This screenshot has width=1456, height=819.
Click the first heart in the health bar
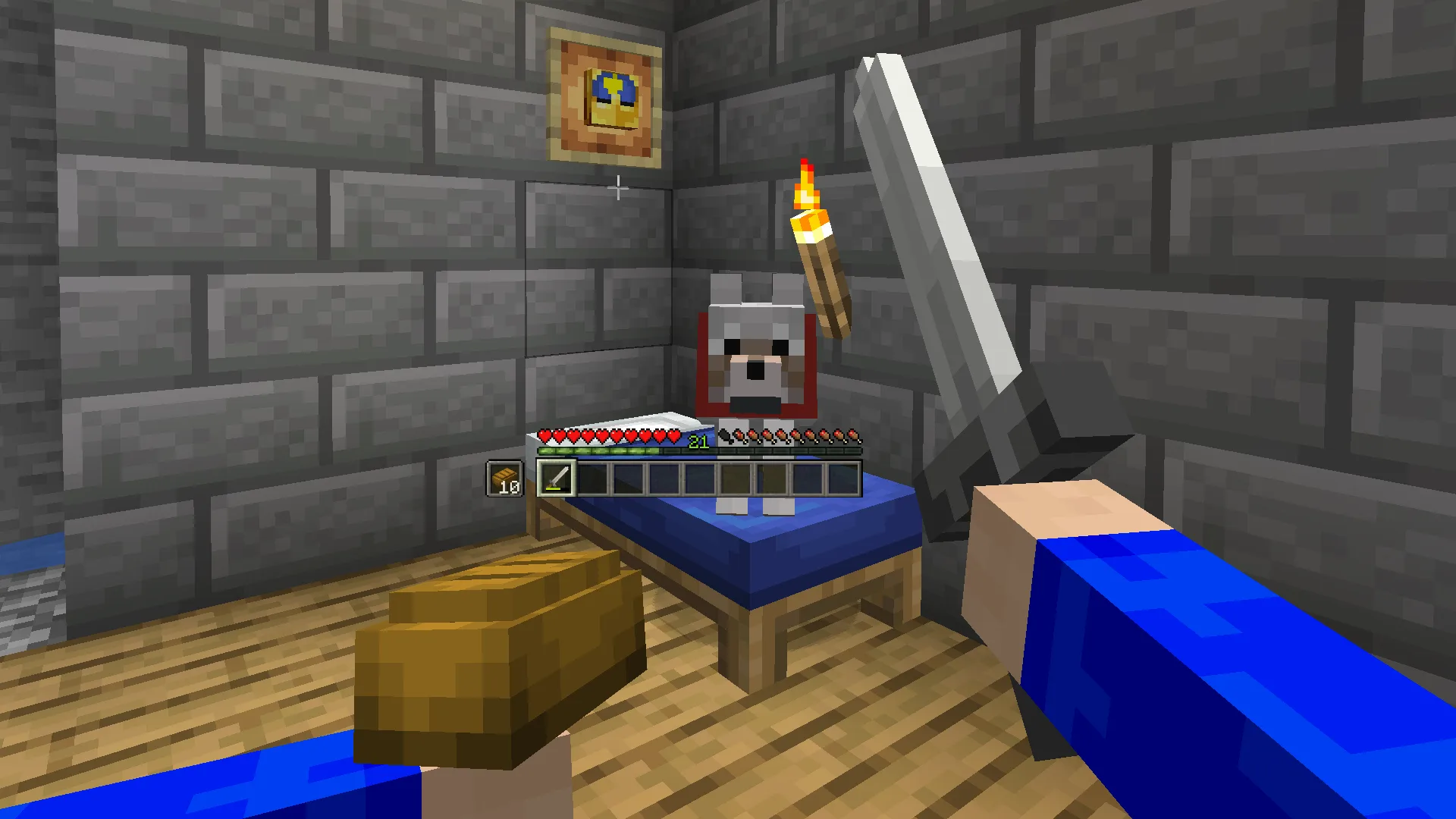click(544, 436)
